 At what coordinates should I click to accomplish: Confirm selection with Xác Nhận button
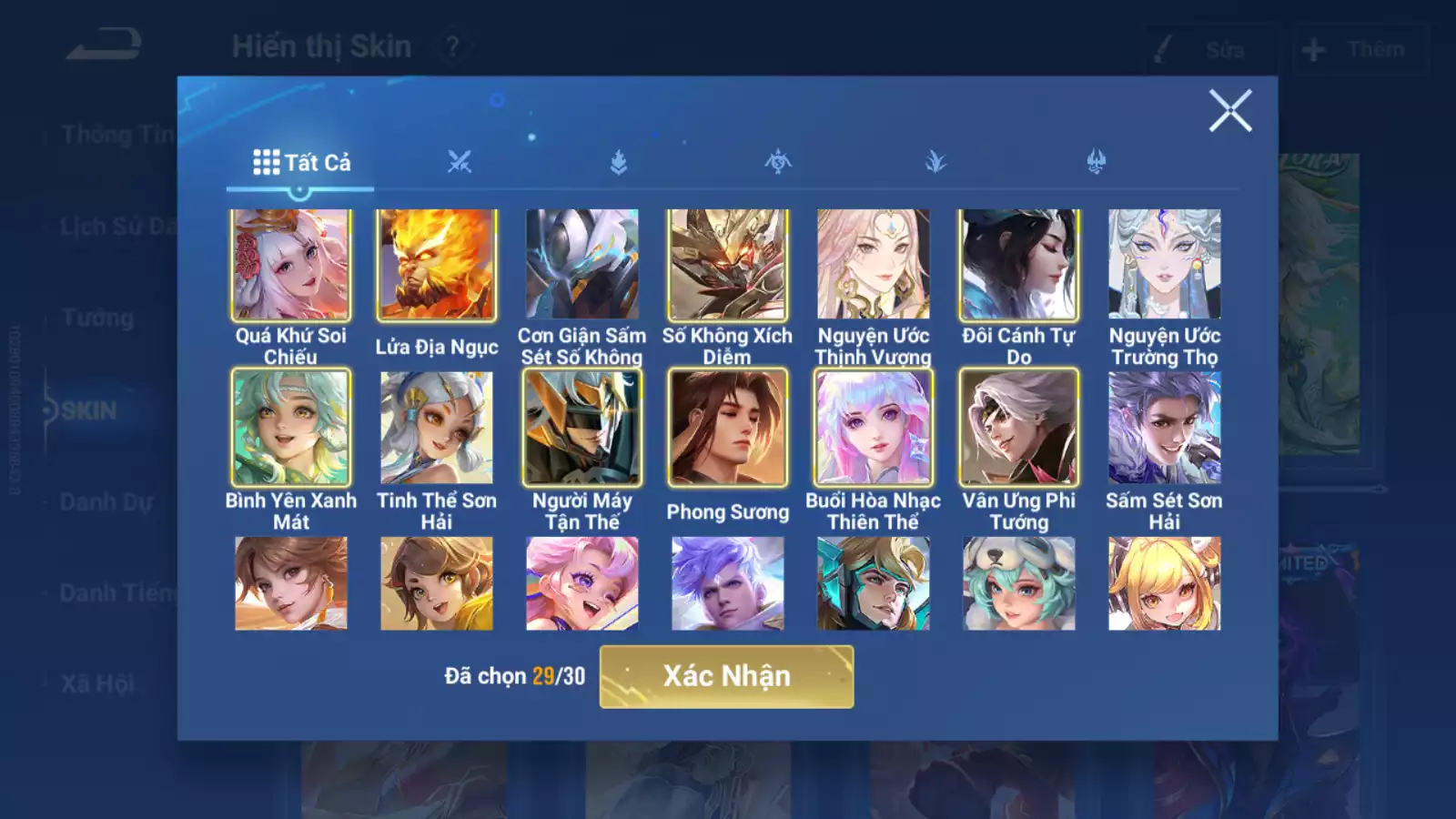(726, 676)
